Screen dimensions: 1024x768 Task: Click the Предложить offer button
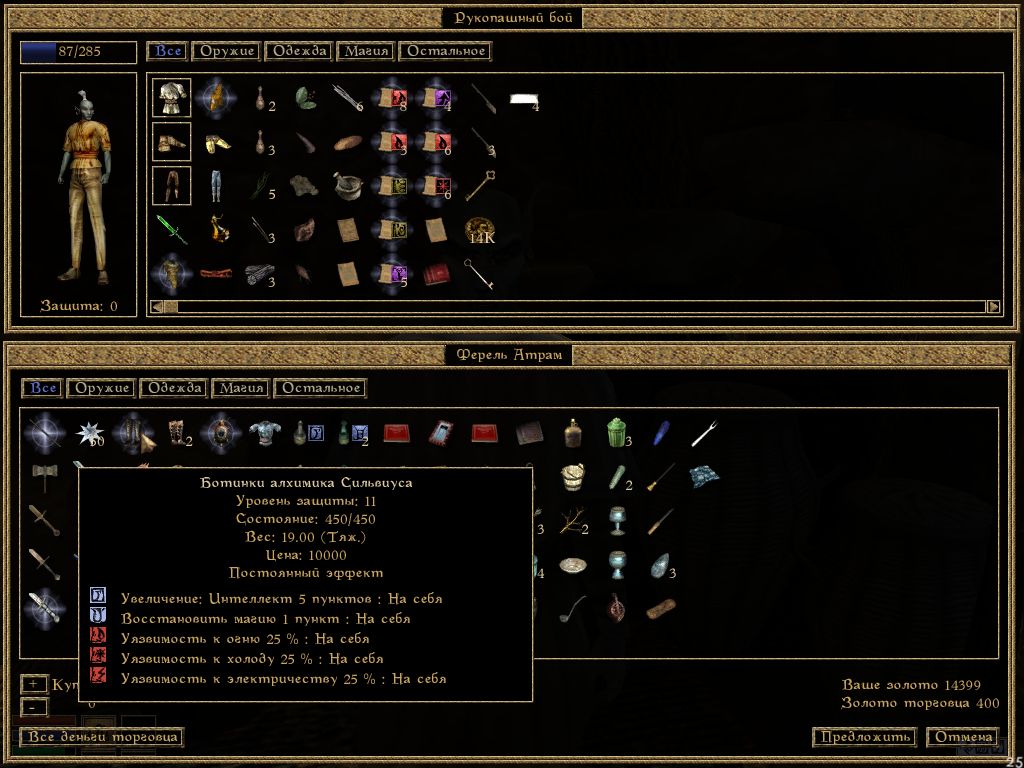864,737
